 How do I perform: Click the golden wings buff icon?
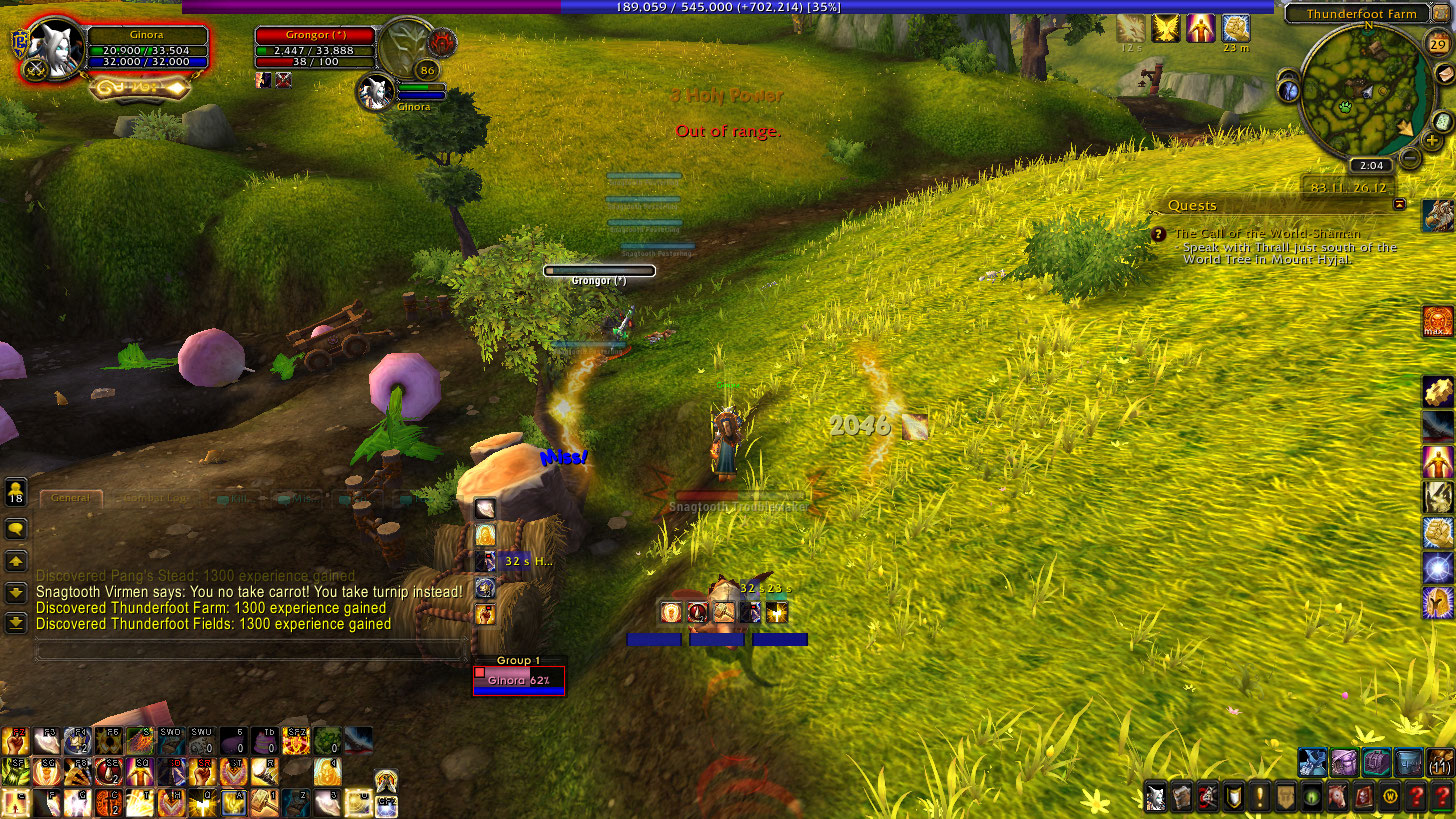pos(1166,28)
